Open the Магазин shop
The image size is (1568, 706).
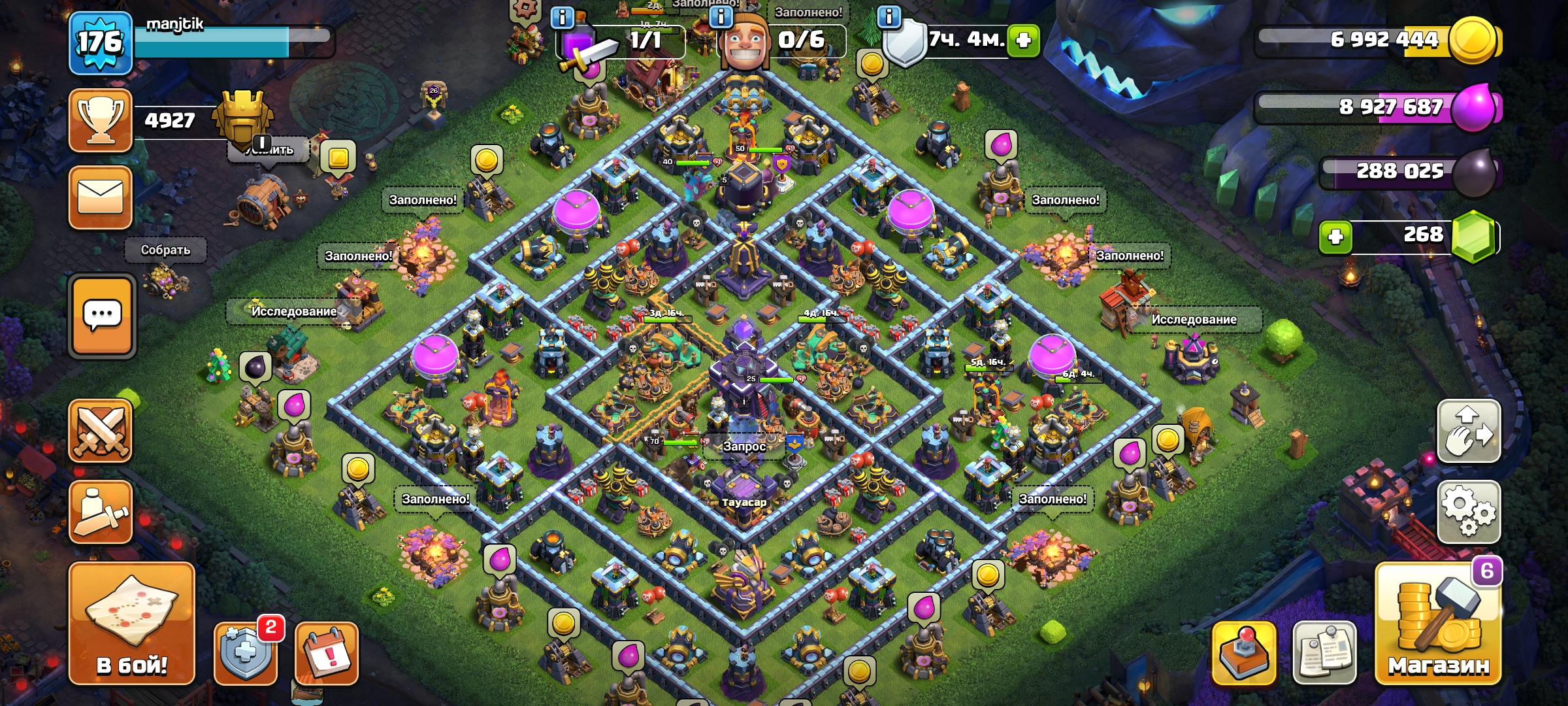(1438, 623)
